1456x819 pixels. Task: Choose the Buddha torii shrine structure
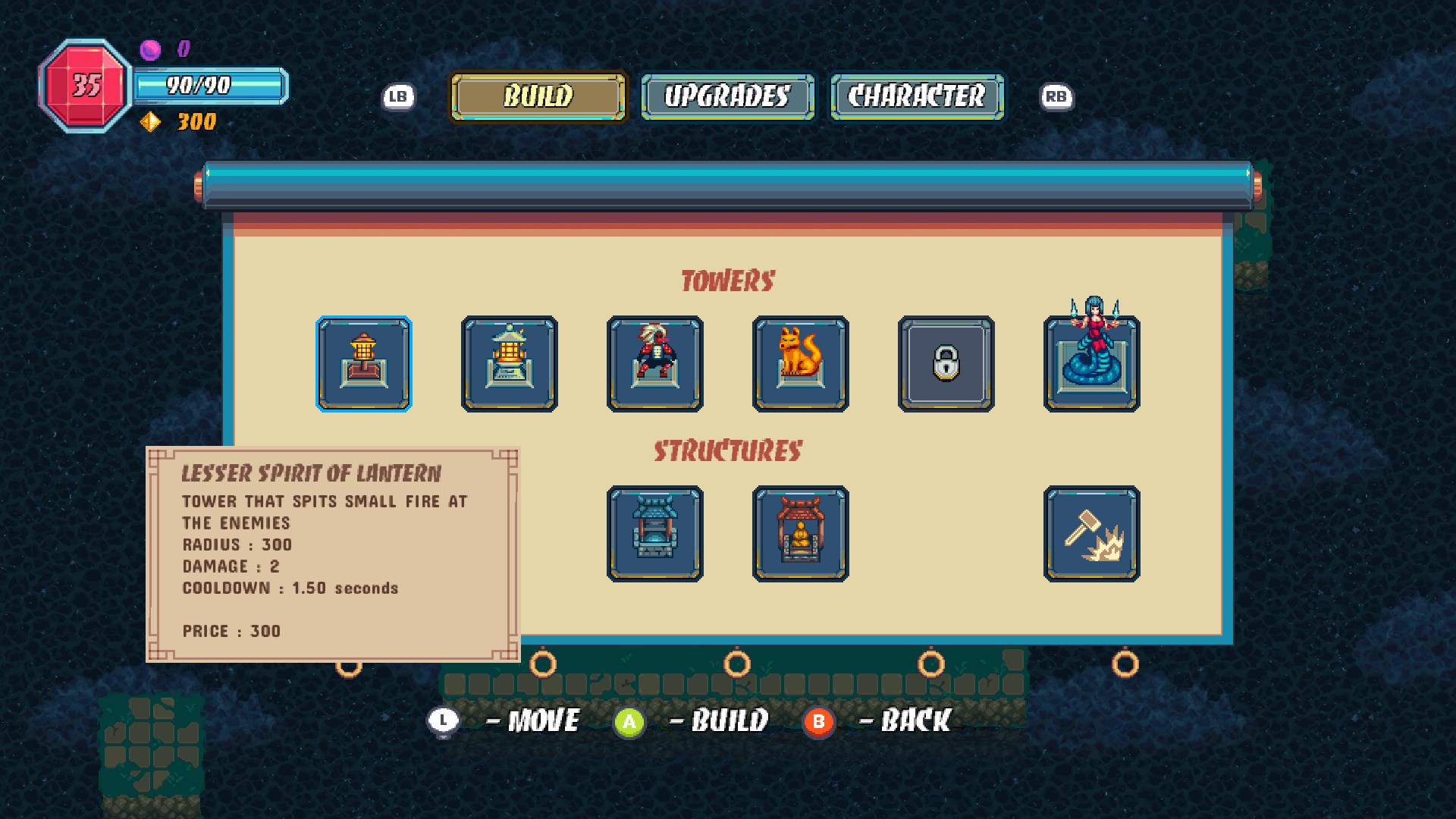[x=801, y=534]
